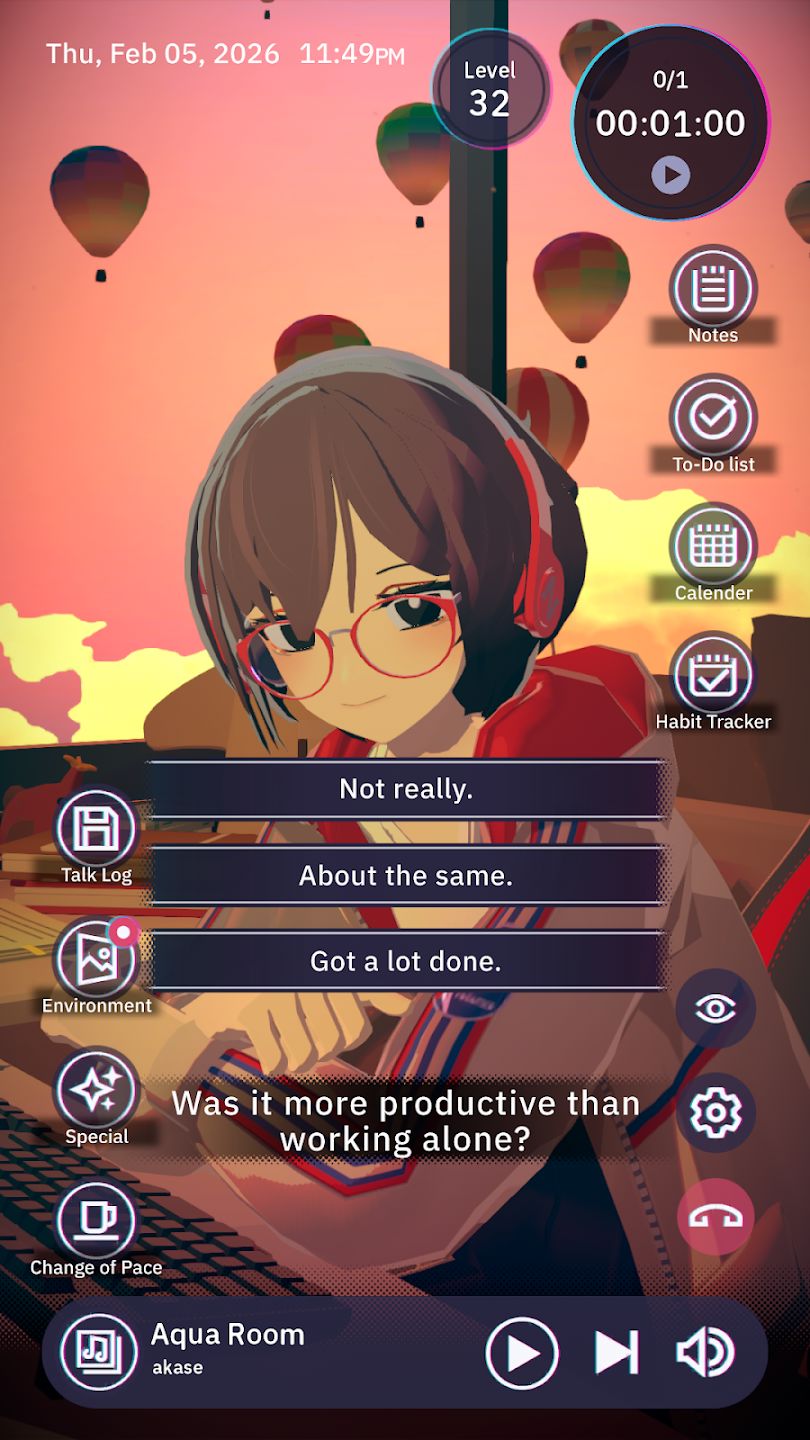Play the Aqua Room music track
The width and height of the screenshot is (810, 1440).
pyautogui.click(x=521, y=1353)
